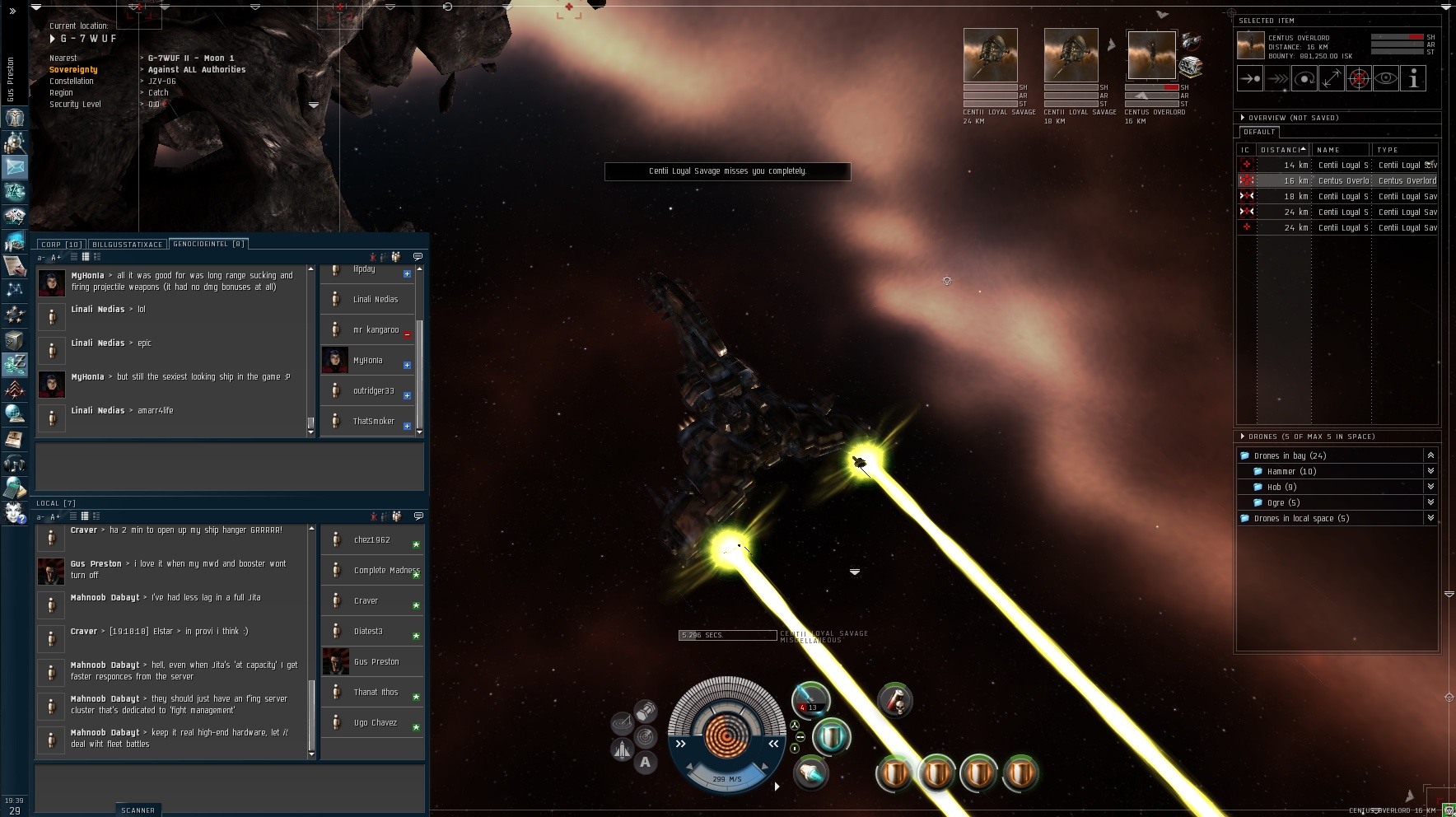The image size is (1456, 817).
Task: Open the BILLGUSSTATIXACE chat tab
Action: point(127,245)
